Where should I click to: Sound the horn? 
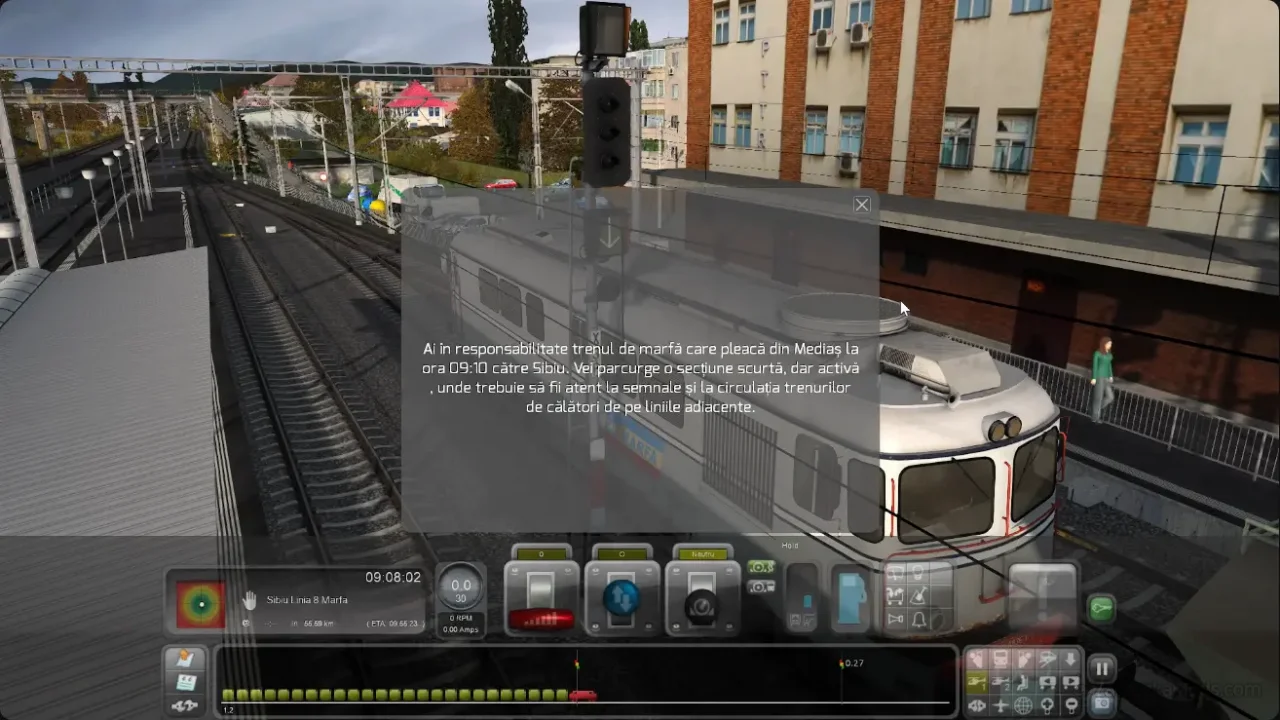click(896, 620)
